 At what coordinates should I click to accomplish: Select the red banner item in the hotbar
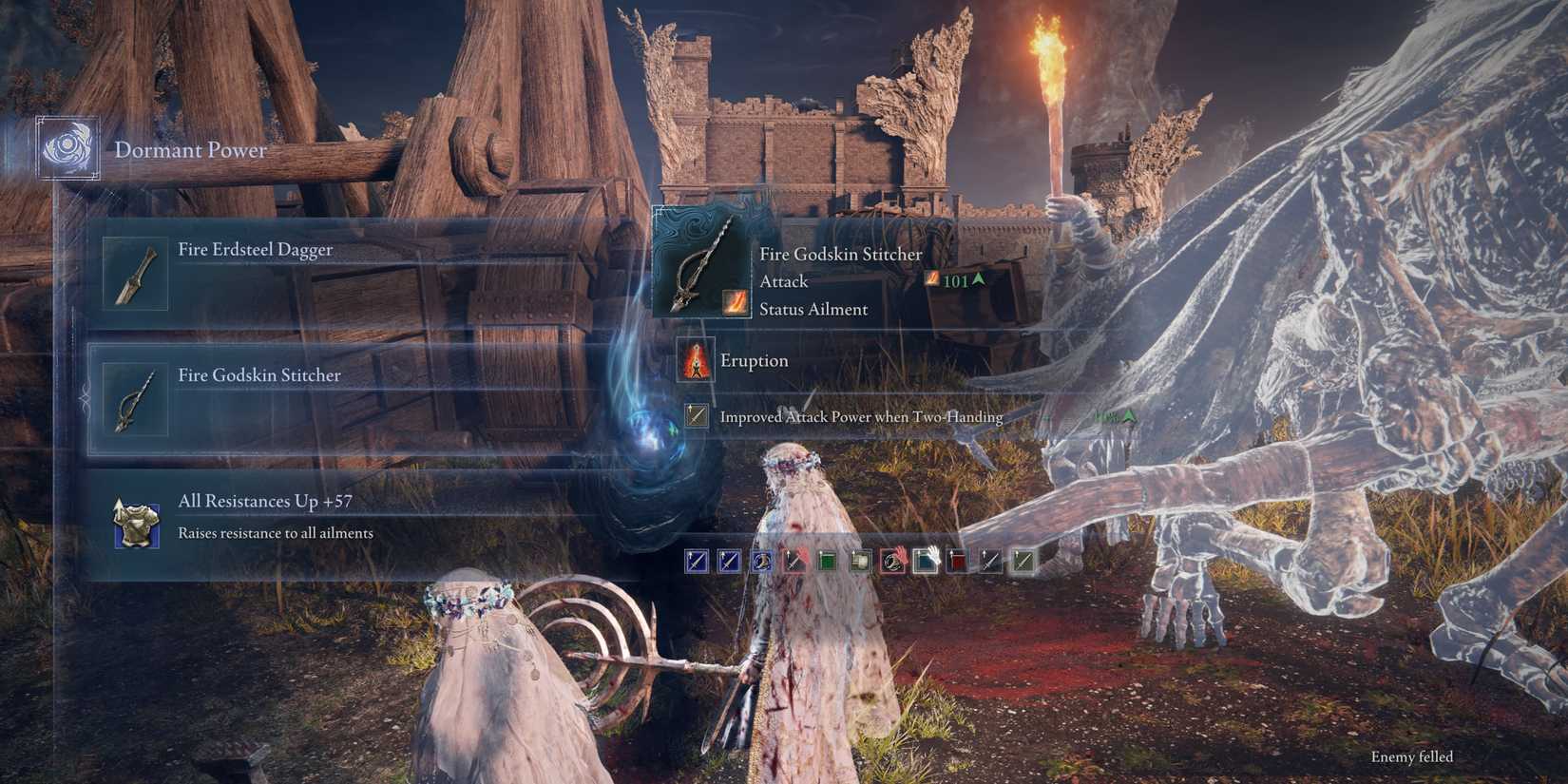tap(960, 561)
